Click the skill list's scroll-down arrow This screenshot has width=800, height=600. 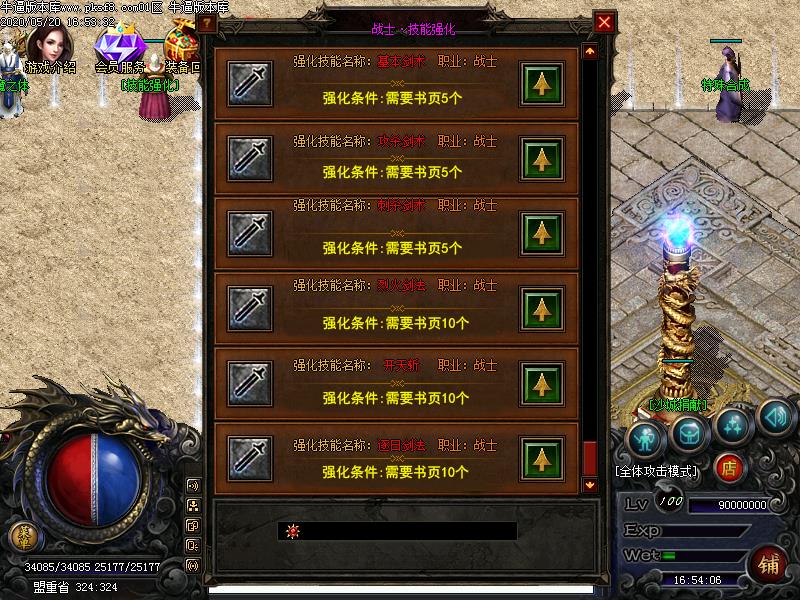pos(590,485)
